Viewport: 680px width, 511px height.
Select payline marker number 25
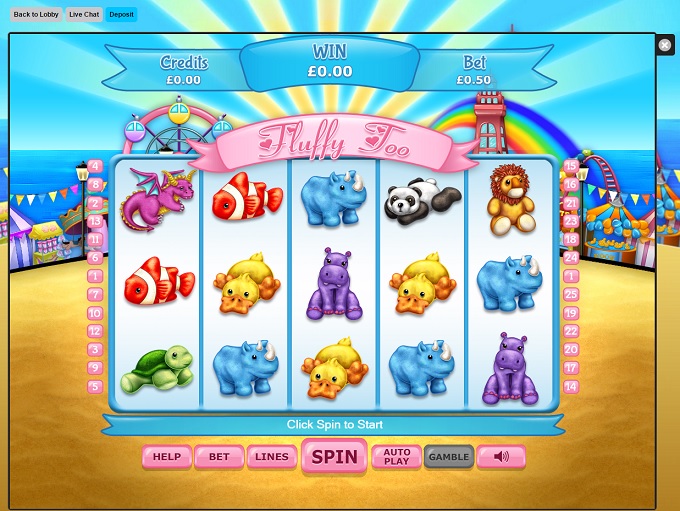coord(571,294)
